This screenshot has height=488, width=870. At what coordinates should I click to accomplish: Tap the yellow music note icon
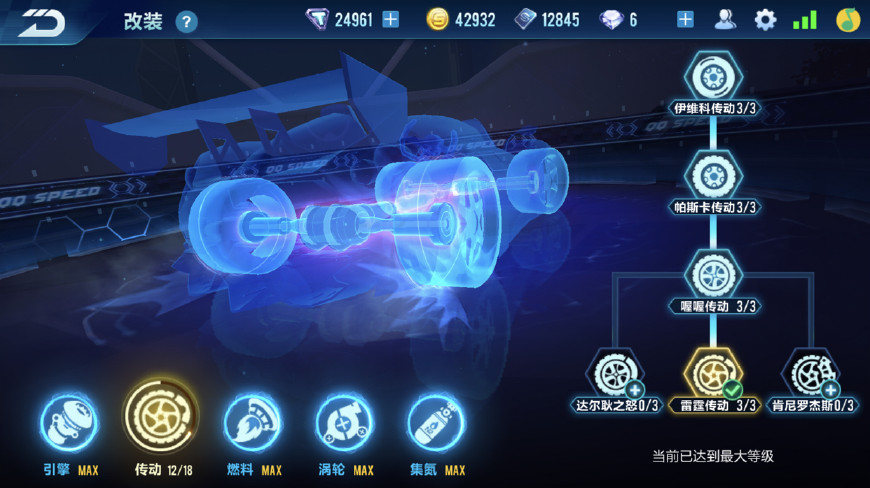click(x=848, y=20)
